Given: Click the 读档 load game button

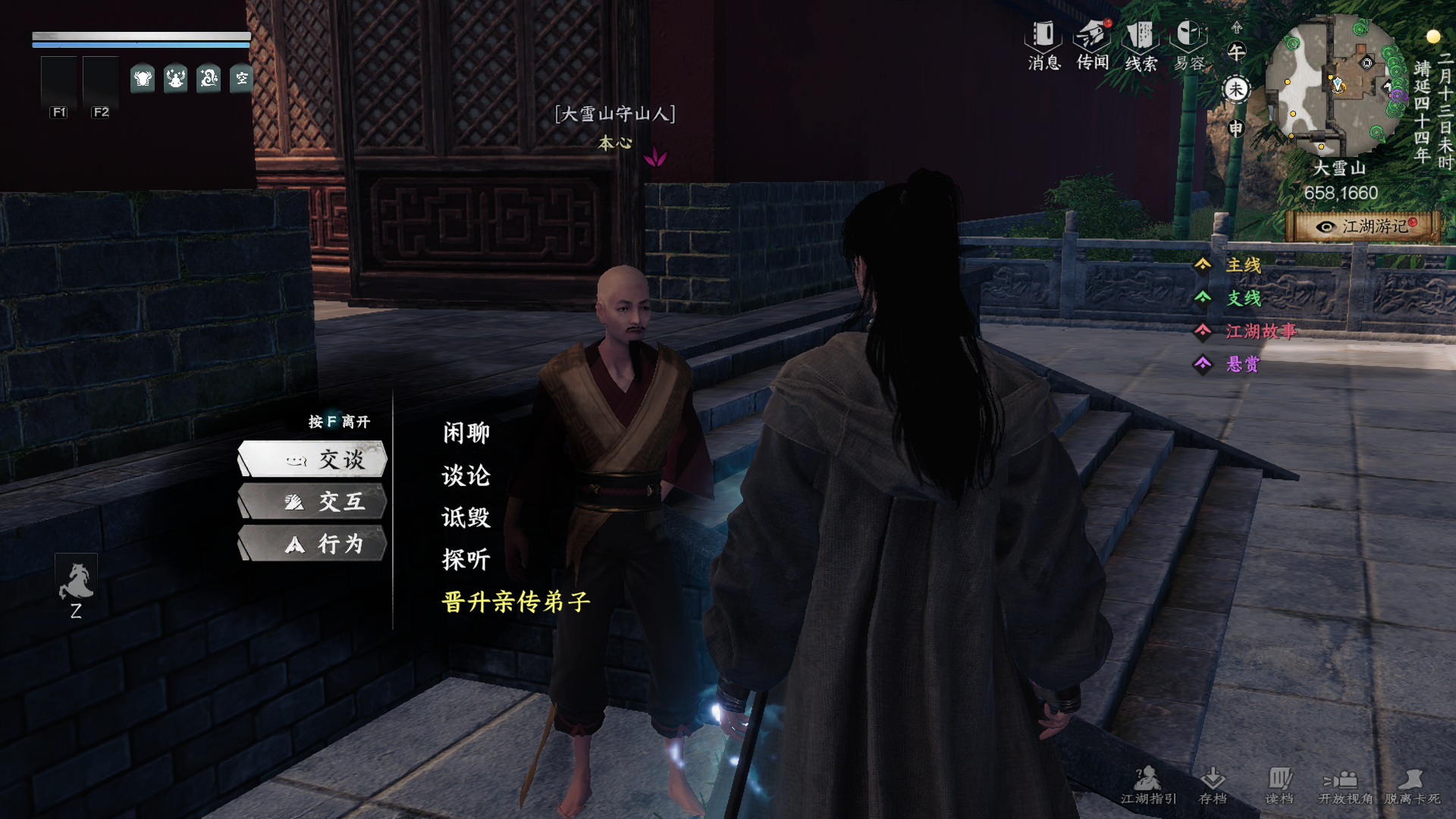Looking at the screenshot, I should (x=1279, y=785).
